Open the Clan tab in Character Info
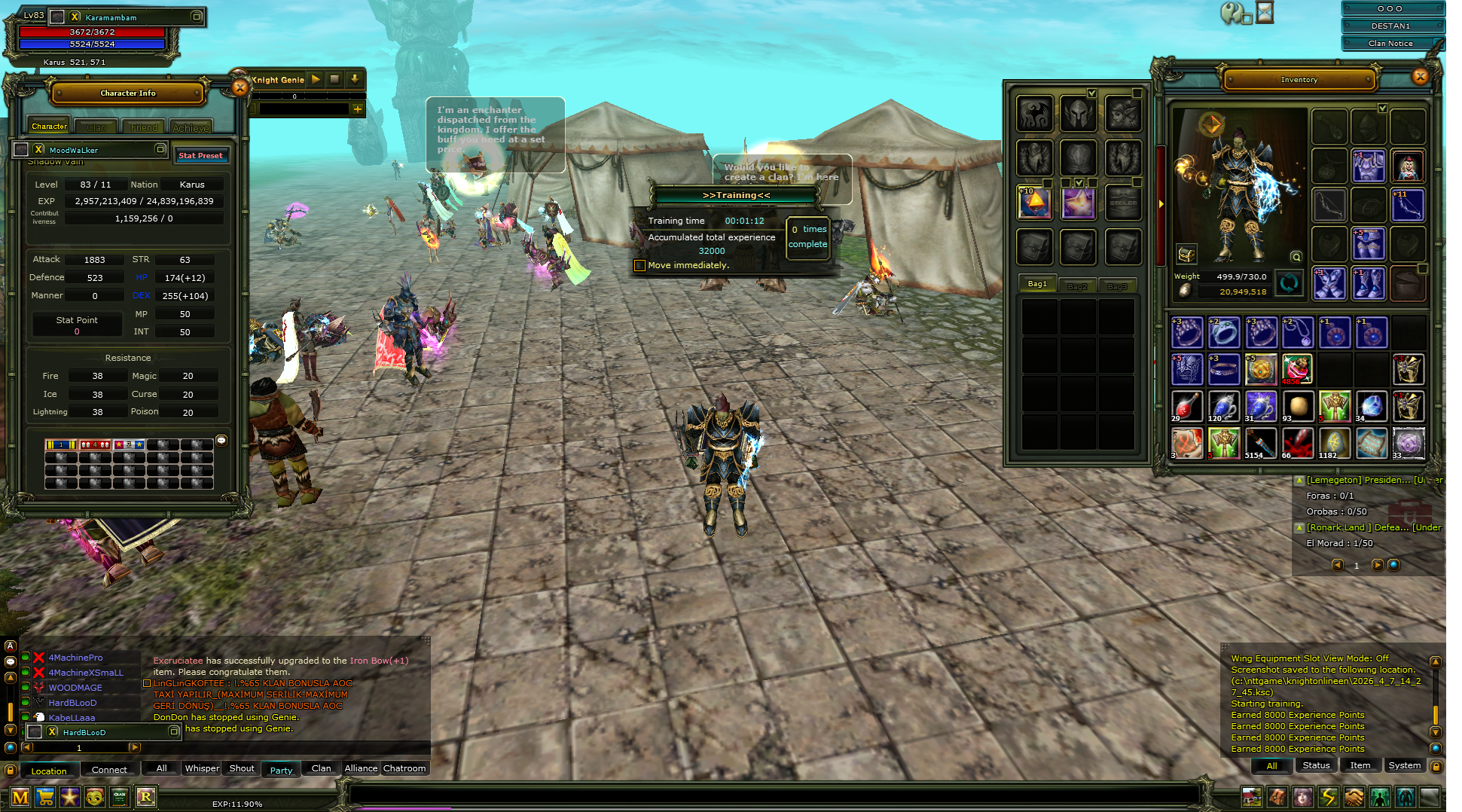1462x812 pixels. [95, 127]
